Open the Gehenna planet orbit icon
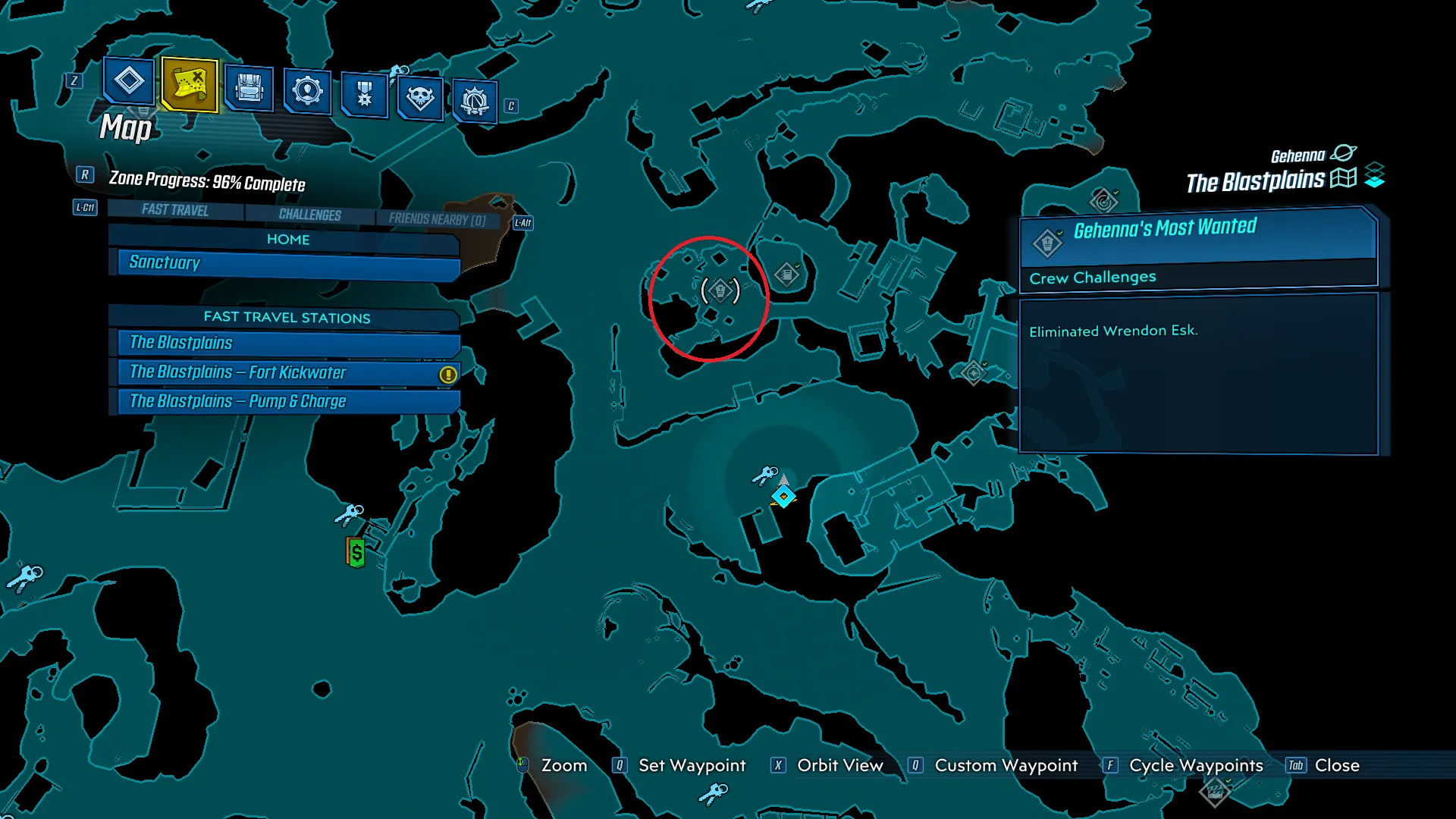The width and height of the screenshot is (1456, 819). point(1343,153)
